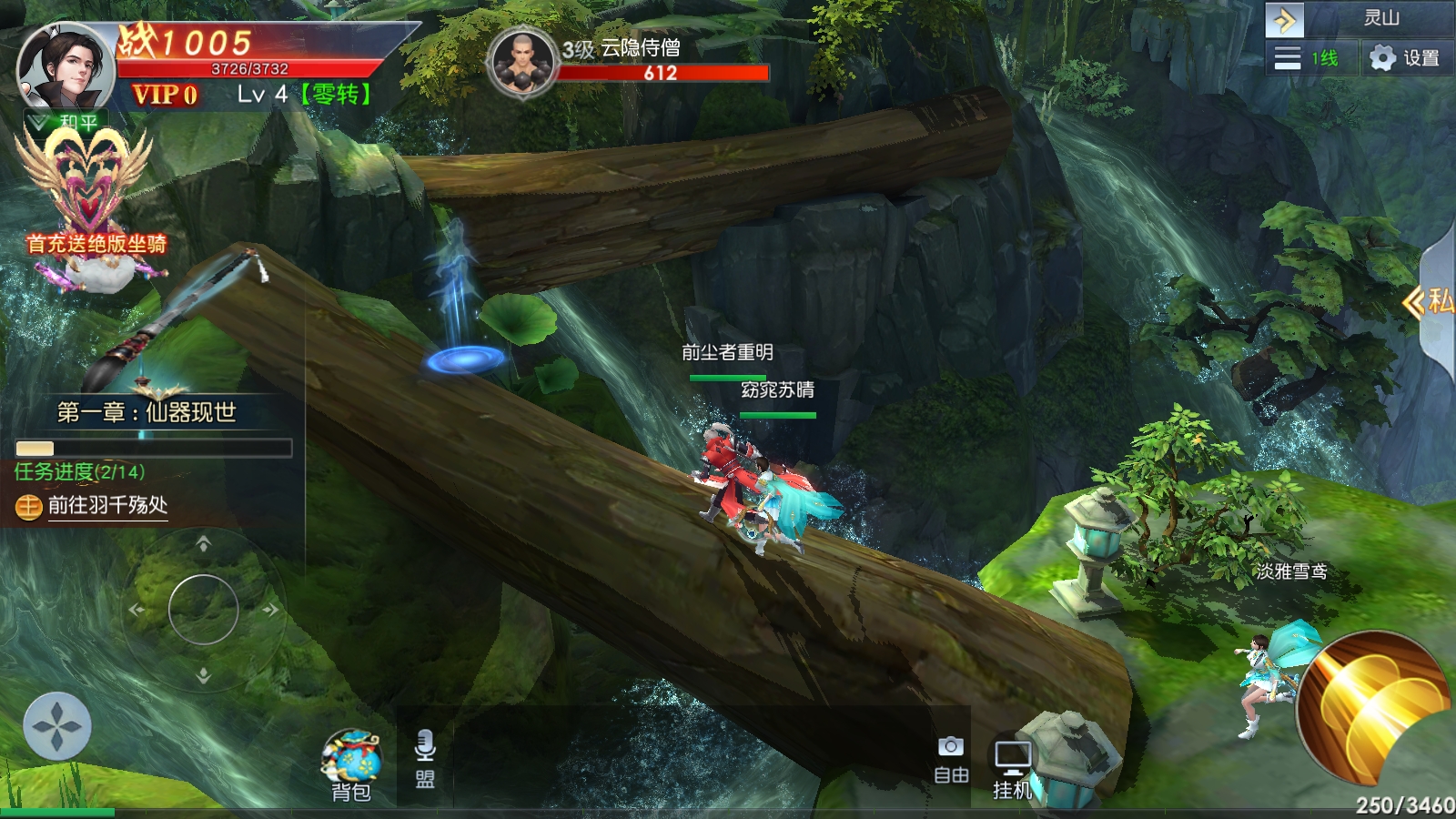This screenshot has height=819, width=1456.
Task: Click the virtual joystick center
Action: pyautogui.click(x=203, y=609)
